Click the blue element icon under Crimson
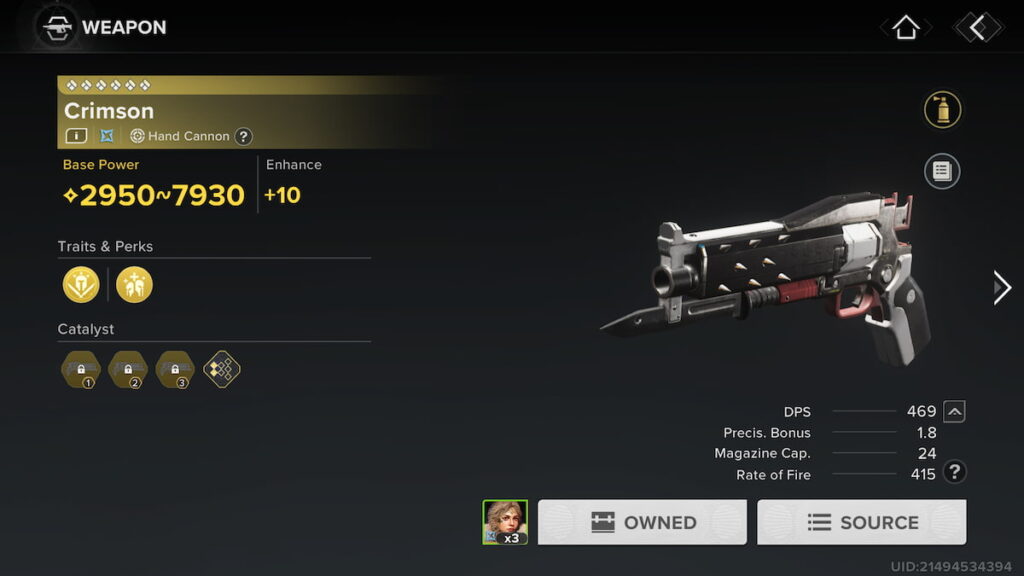Screen dimensions: 1024x576 (107, 136)
